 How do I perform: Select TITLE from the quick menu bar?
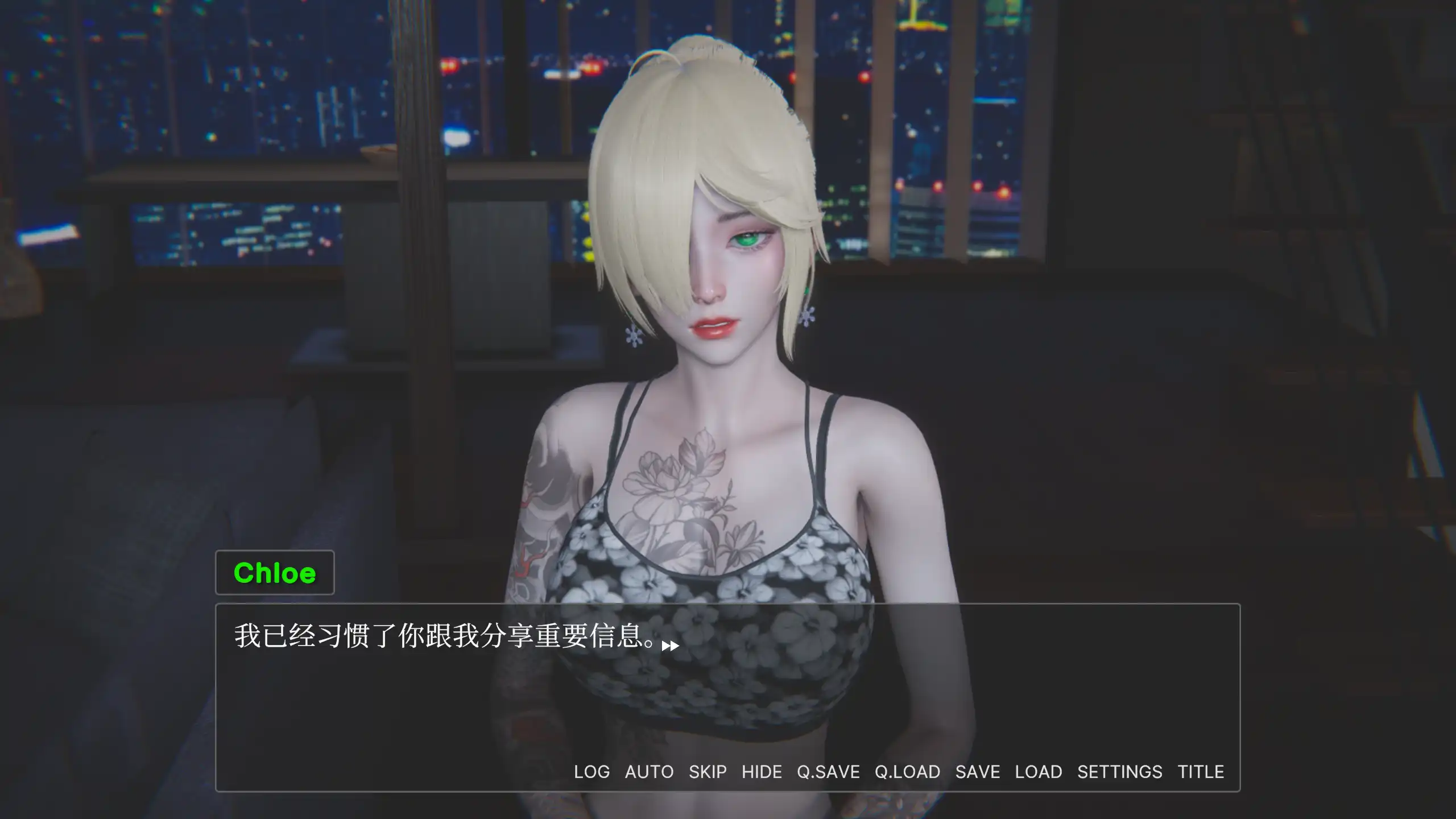(1201, 772)
